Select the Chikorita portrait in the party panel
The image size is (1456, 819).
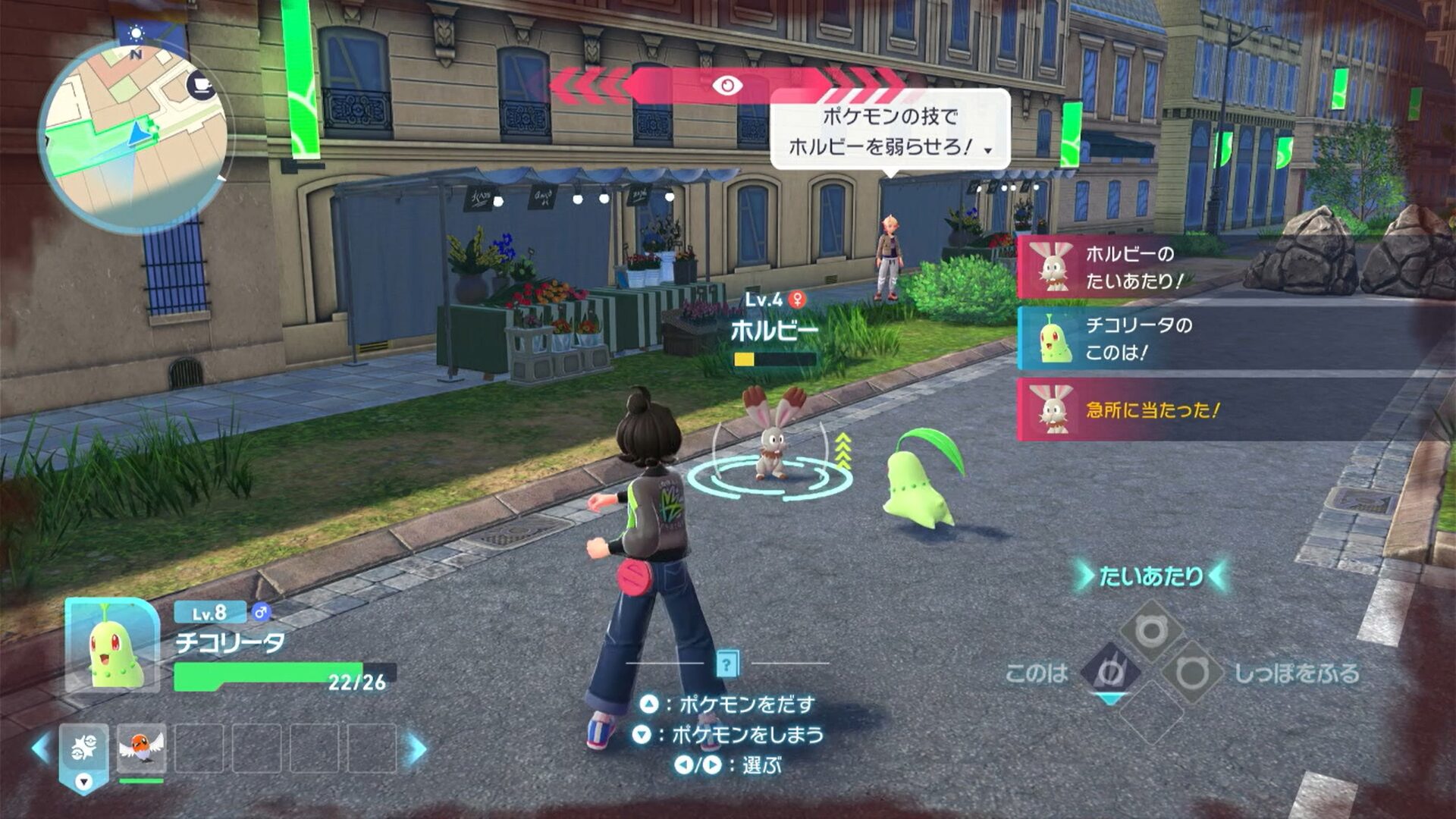pyautogui.click(x=112, y=645)
